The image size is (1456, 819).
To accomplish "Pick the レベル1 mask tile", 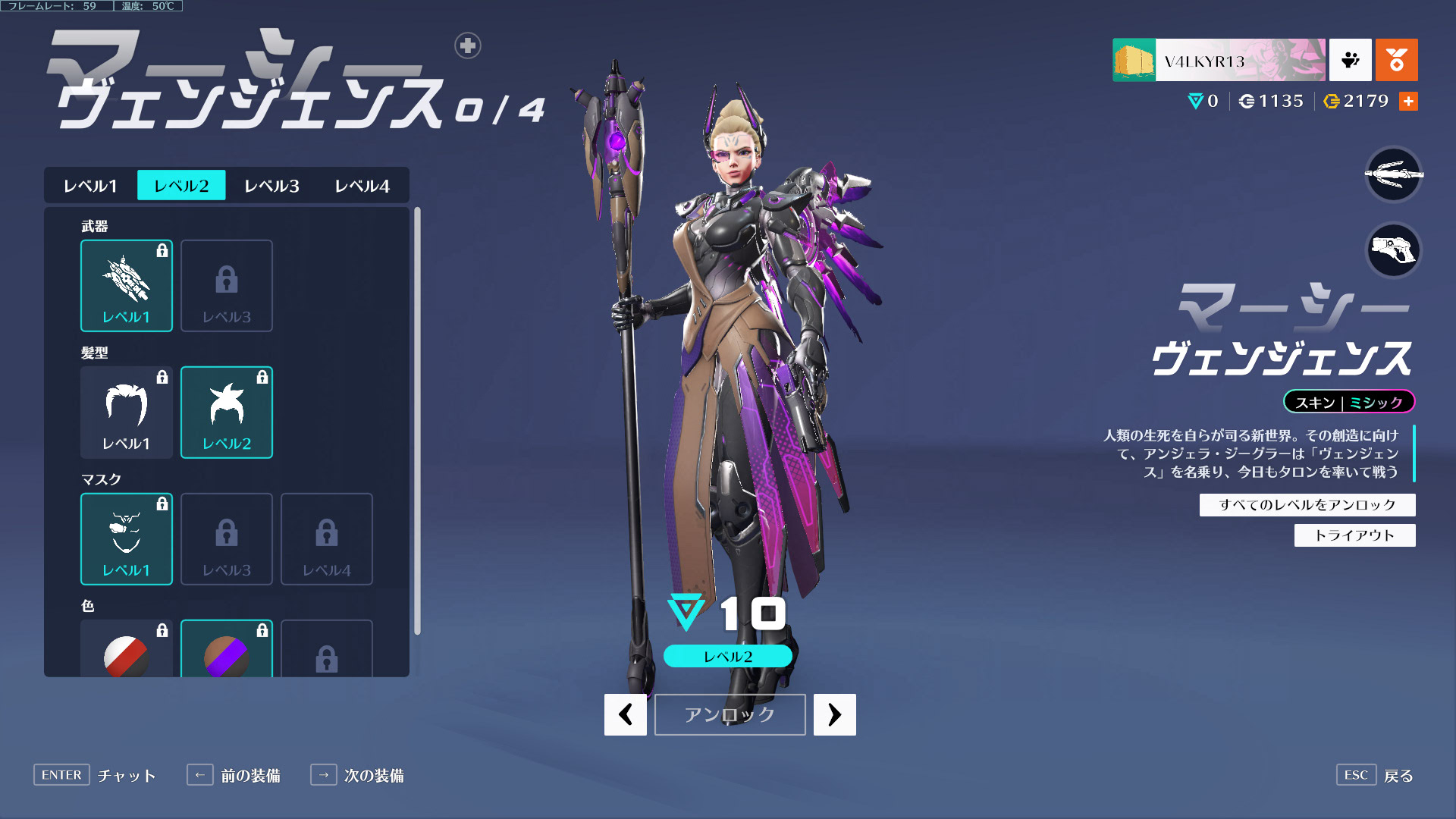I will coord(127,539).
